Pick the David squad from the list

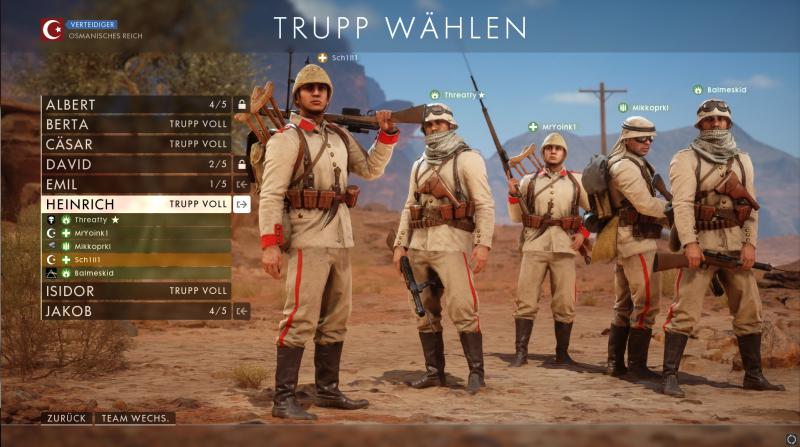pos(136,164)
